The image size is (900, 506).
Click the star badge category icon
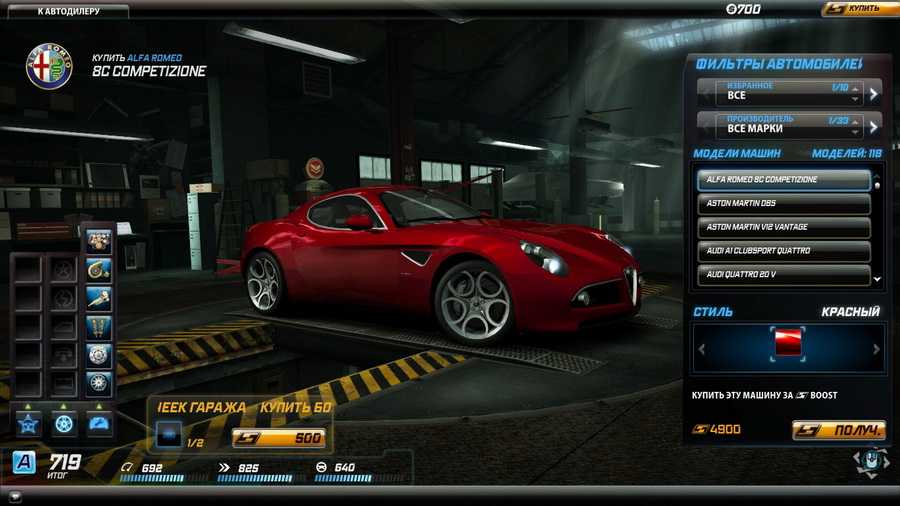[26, 423]
